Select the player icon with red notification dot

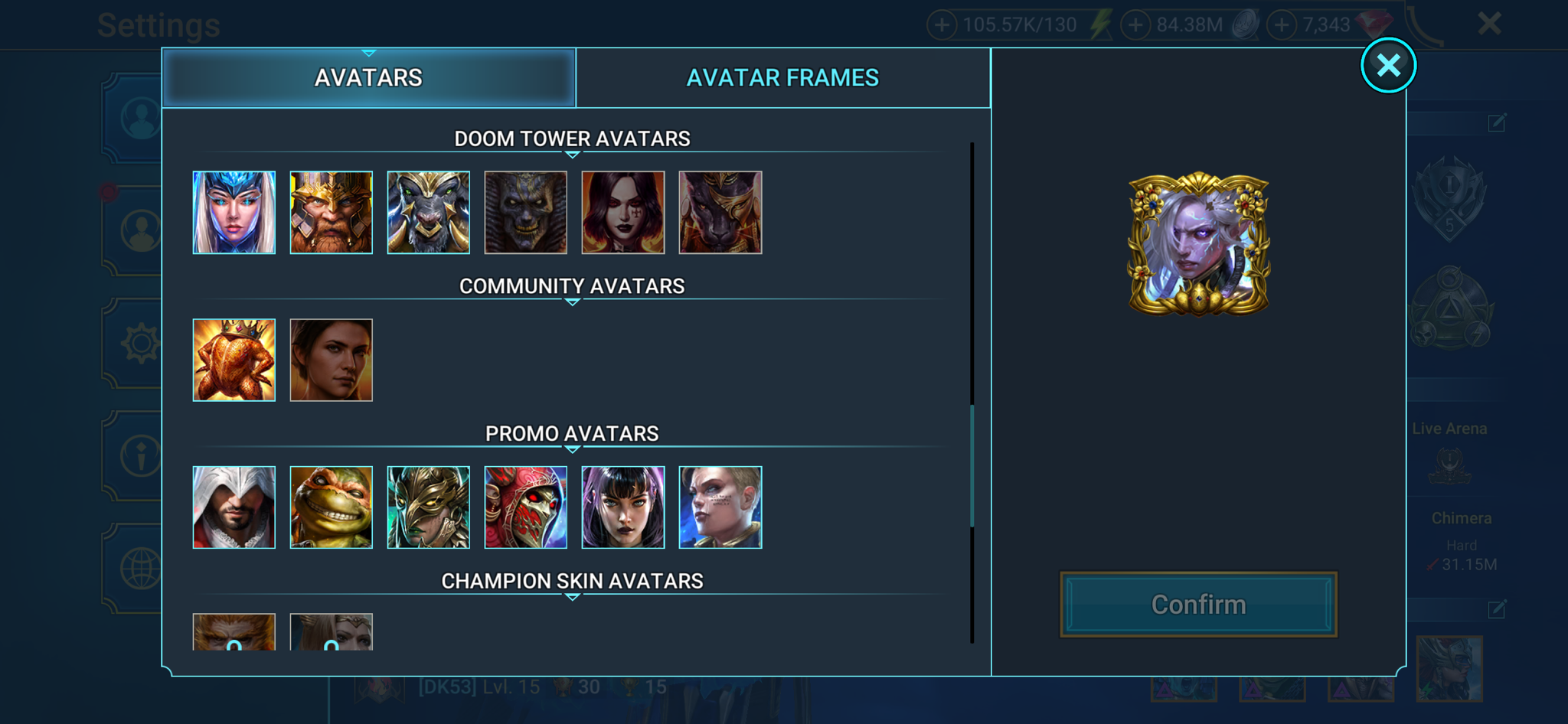click(142, 227)
